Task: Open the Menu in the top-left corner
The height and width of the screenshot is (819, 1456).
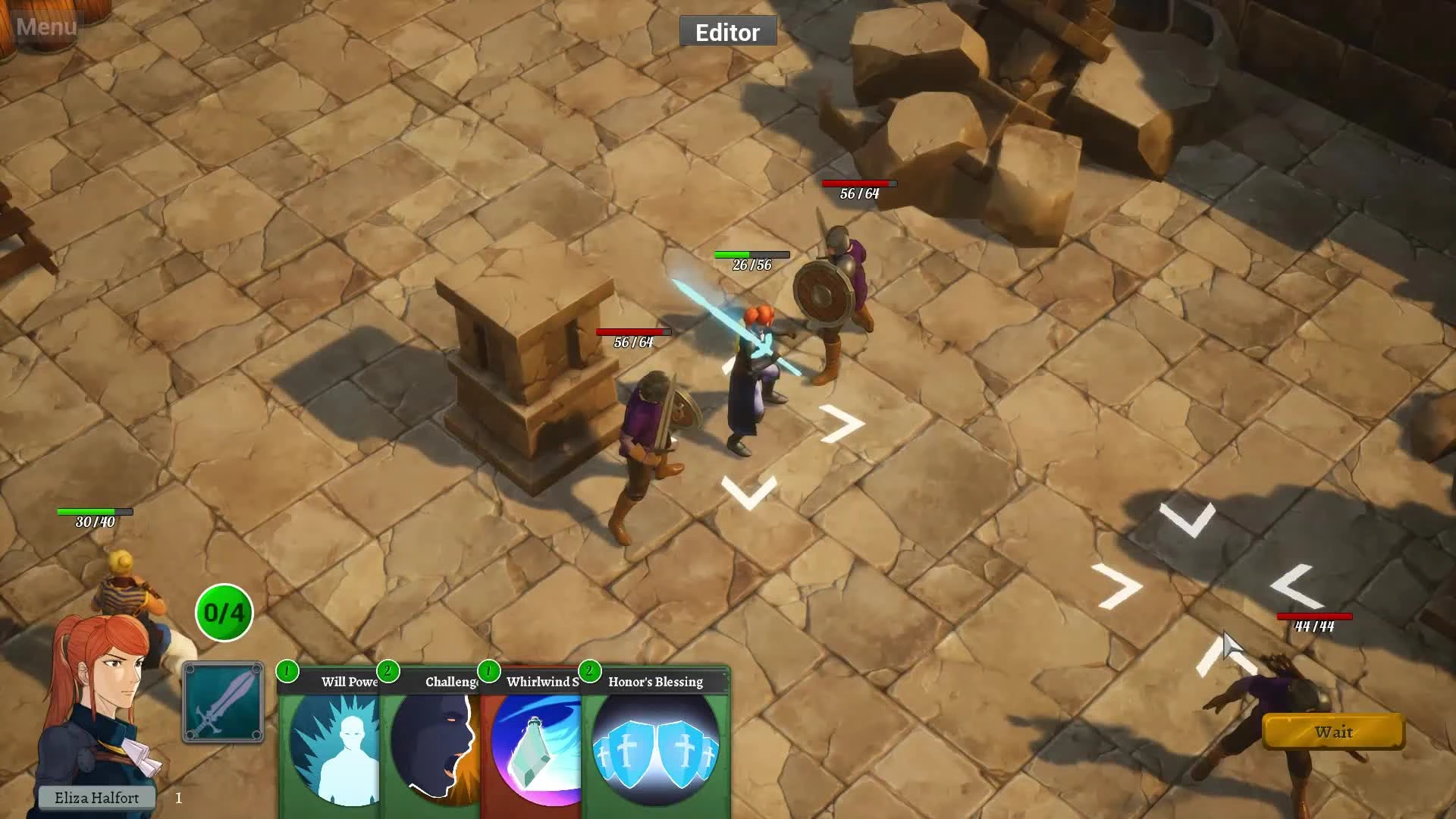Action: (45, 27)
